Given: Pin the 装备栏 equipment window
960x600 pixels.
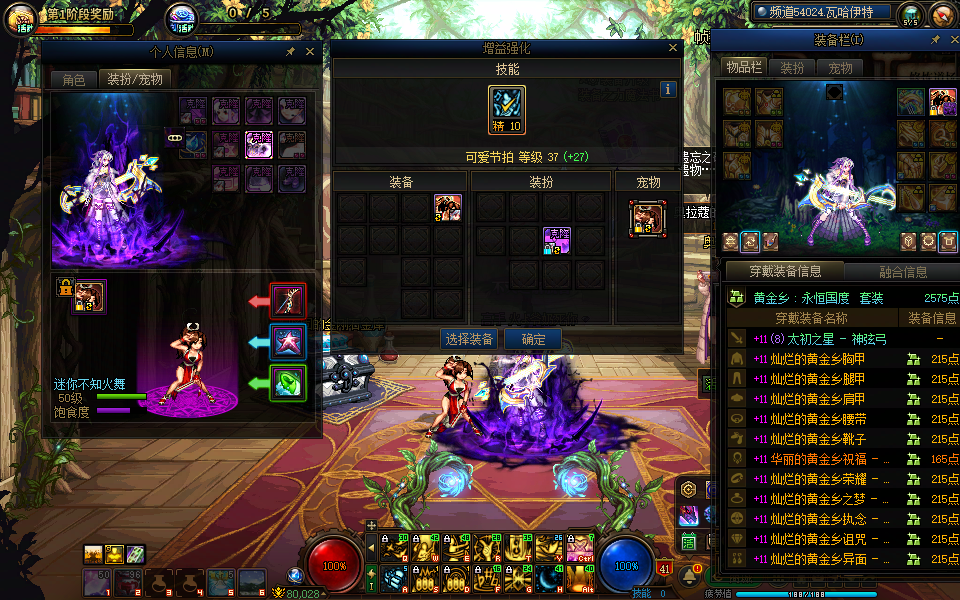Looking at the screenshot, I should (935, 40).
